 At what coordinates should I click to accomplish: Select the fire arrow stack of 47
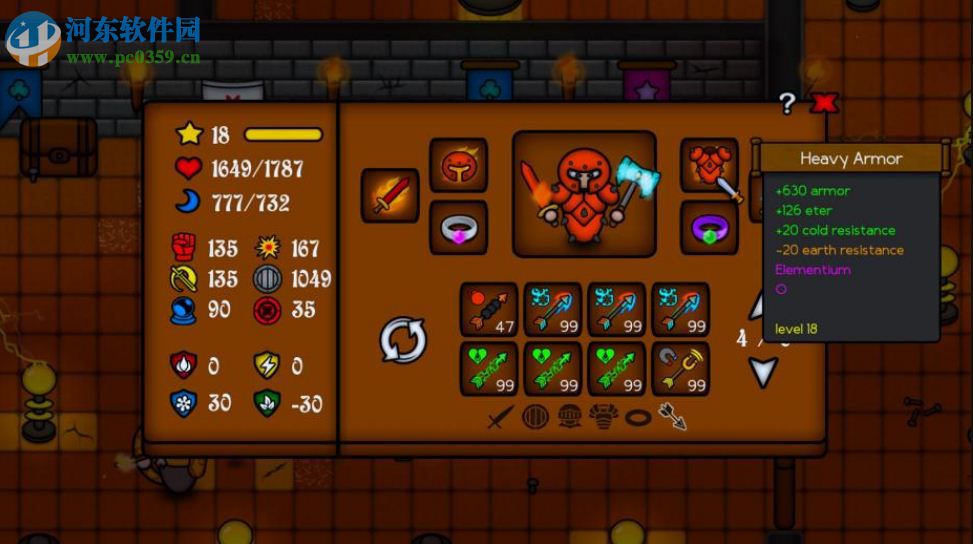tap(489, 309)
